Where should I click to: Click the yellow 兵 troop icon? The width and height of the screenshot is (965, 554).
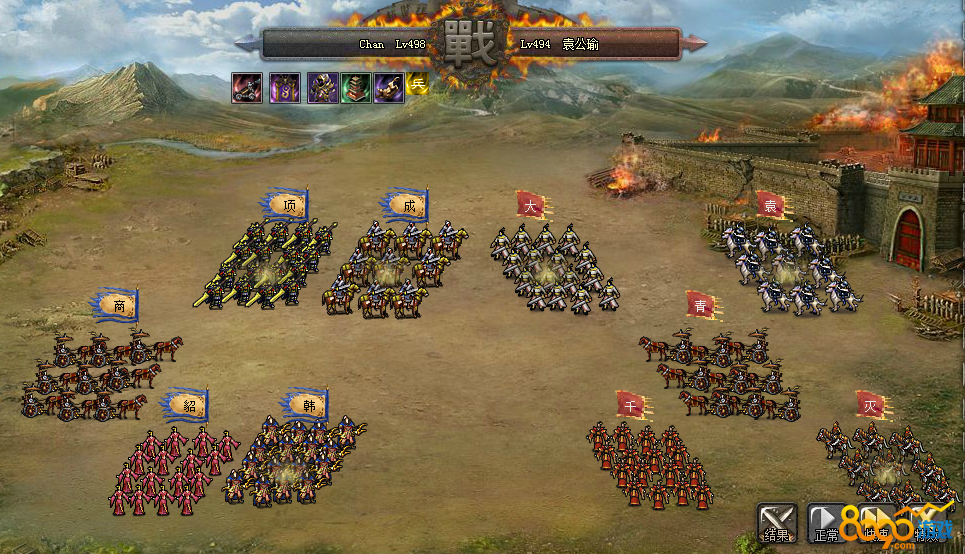click(x=417, y=85)
